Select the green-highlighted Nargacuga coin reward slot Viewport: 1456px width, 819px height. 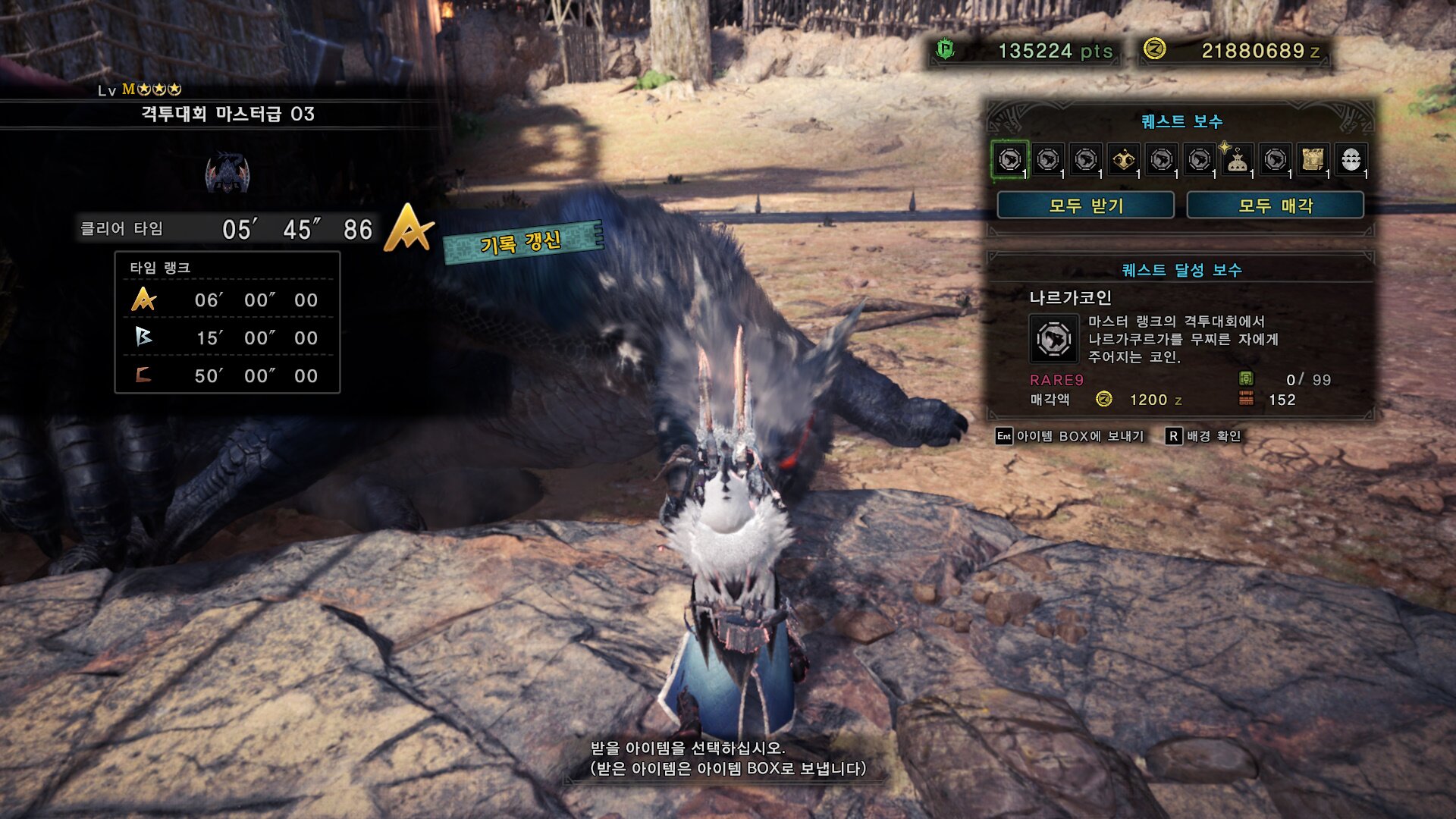(1010, 160)
